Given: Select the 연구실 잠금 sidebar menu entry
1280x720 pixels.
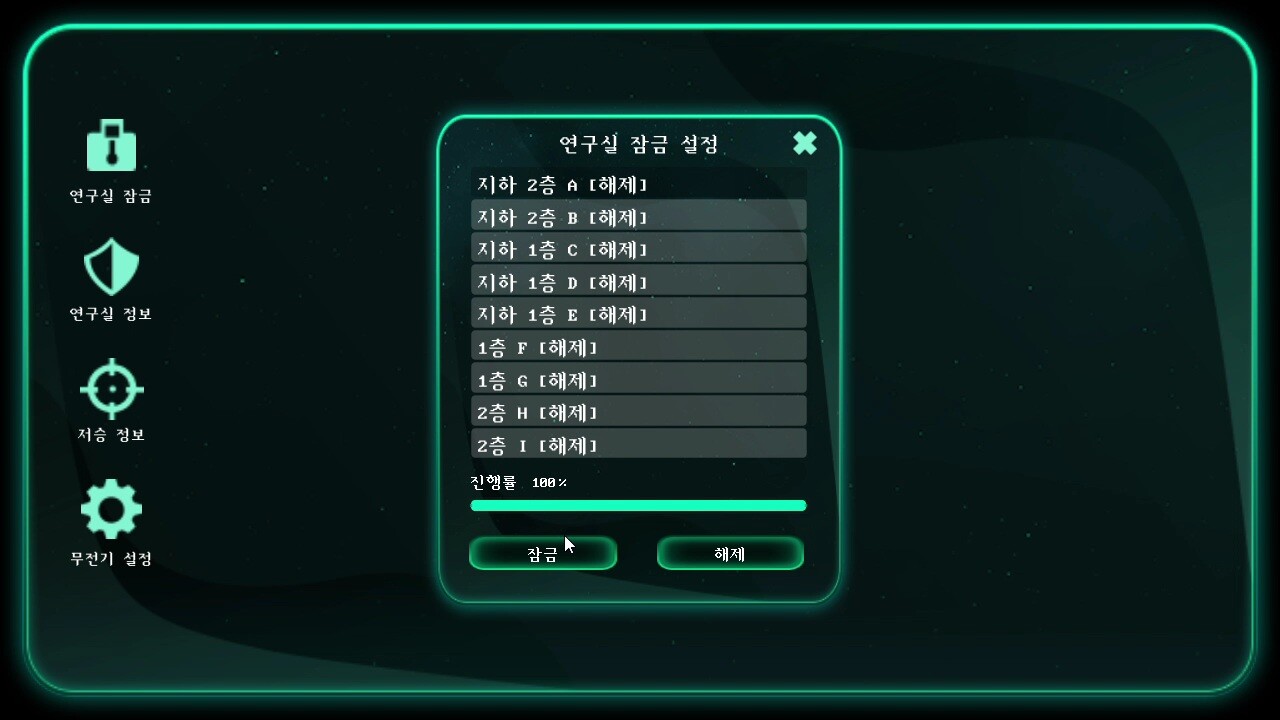Looking at the screenshot, I should (x=110, y=196).
